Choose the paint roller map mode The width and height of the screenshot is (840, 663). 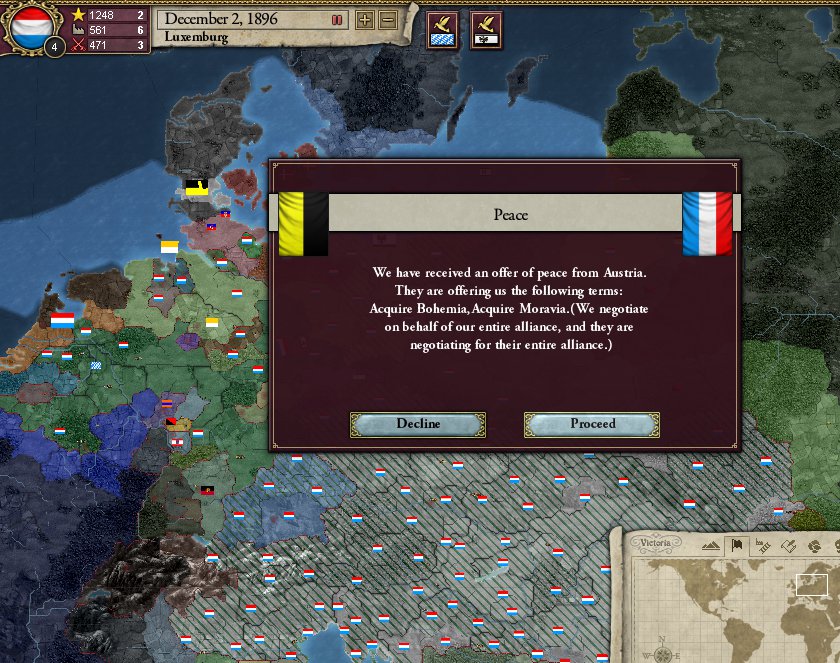point(788,546)
